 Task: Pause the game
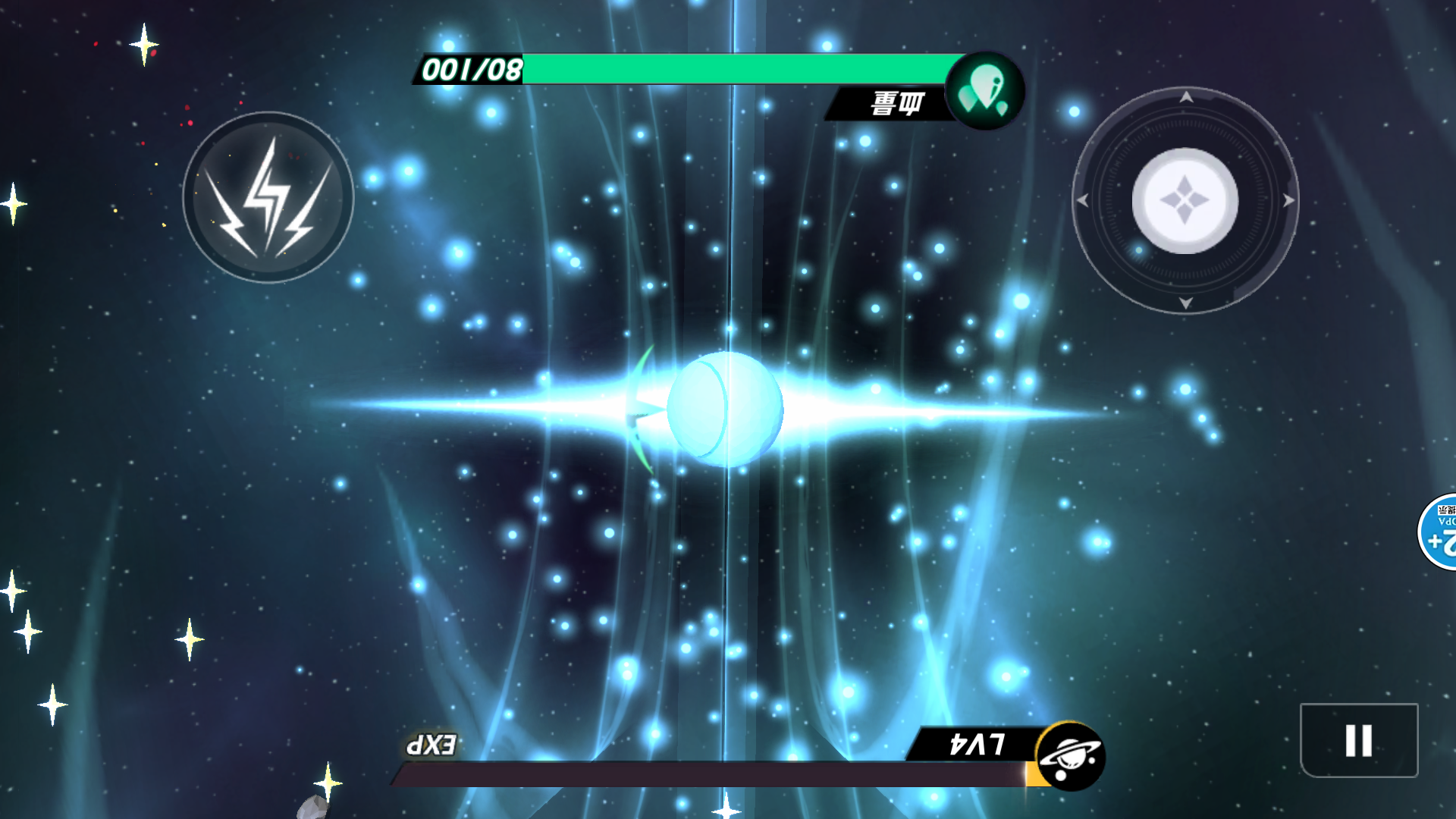point(1358,740)
